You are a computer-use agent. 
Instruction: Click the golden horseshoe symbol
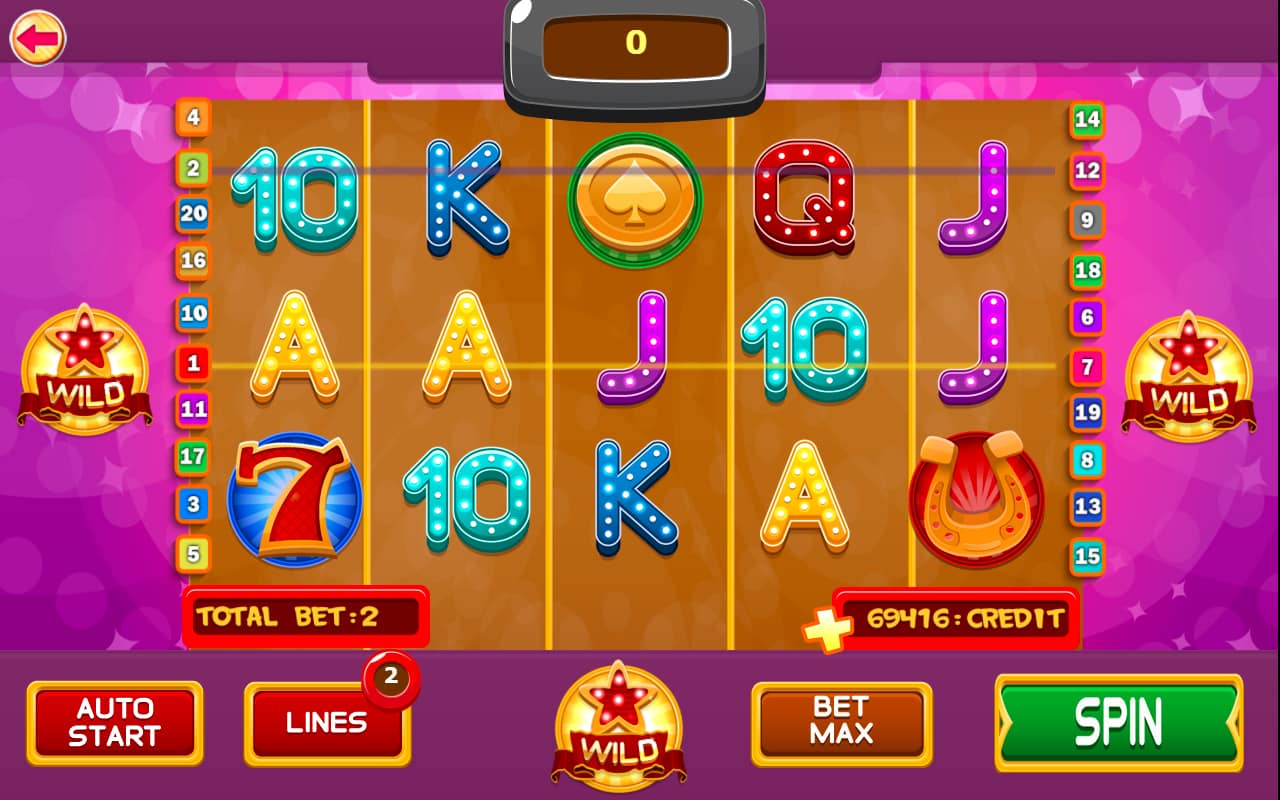point(977,498)
